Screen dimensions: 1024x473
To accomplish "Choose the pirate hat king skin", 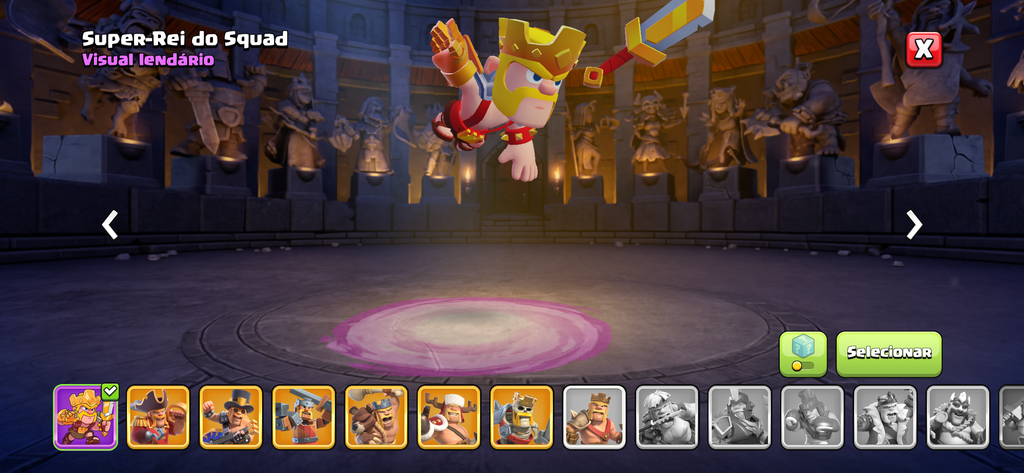I will 158,417.
